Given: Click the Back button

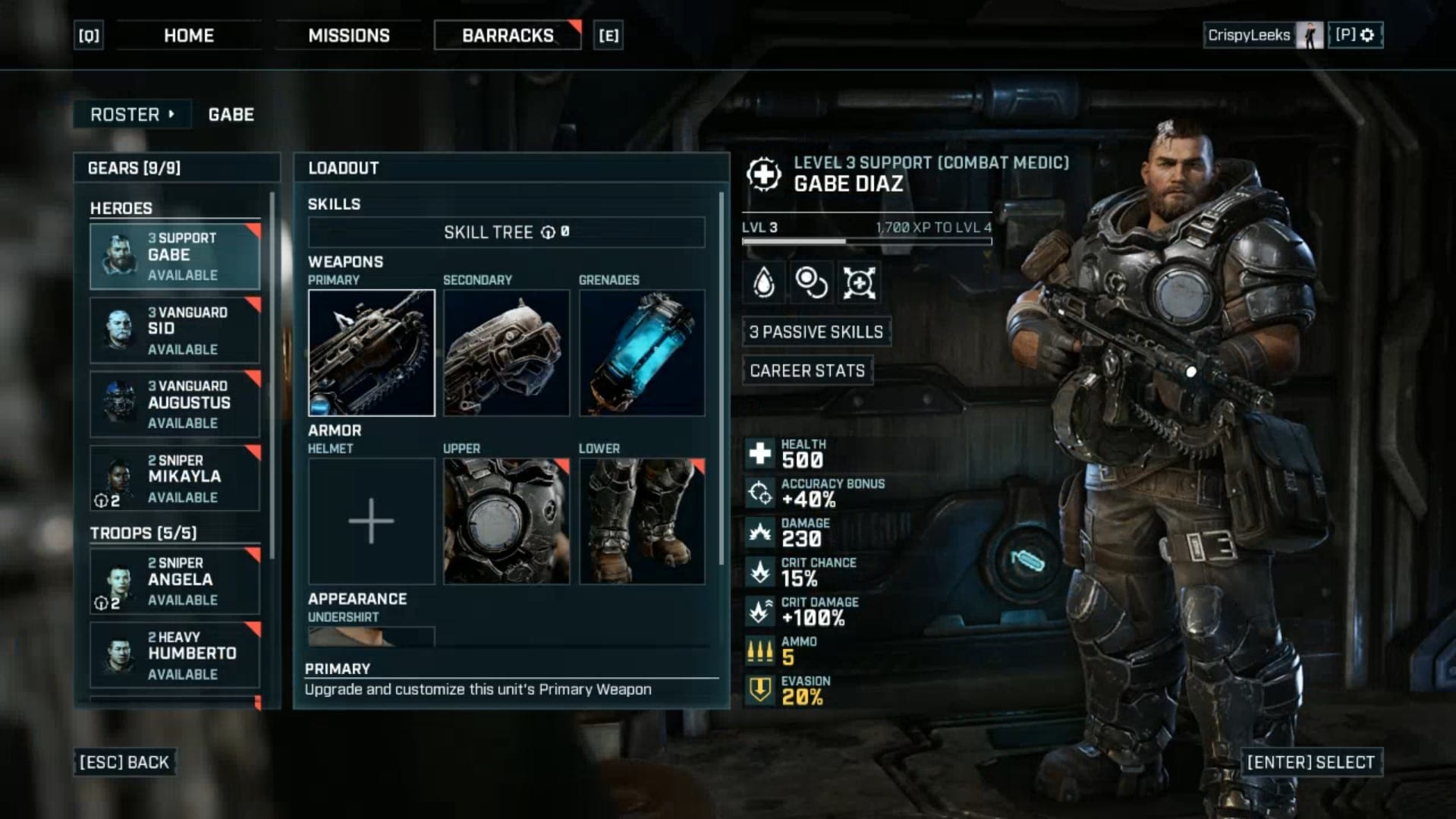Looking at the screenshot, I should (x=124, y=762).
